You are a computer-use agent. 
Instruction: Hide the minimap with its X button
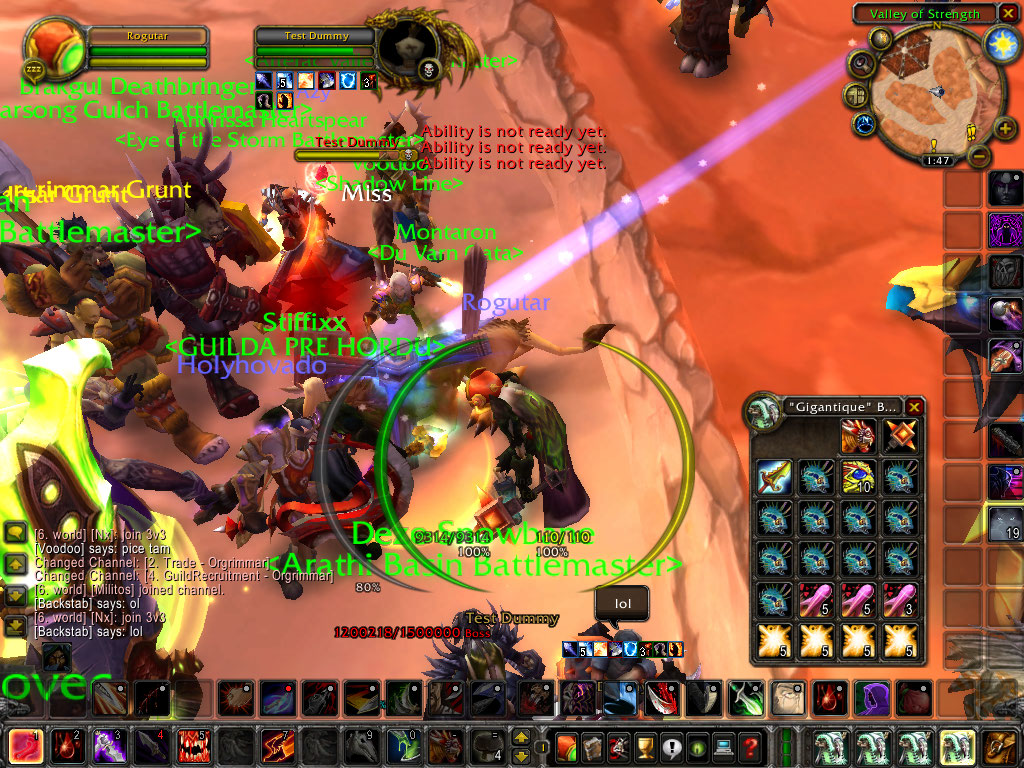(1009, 13)
